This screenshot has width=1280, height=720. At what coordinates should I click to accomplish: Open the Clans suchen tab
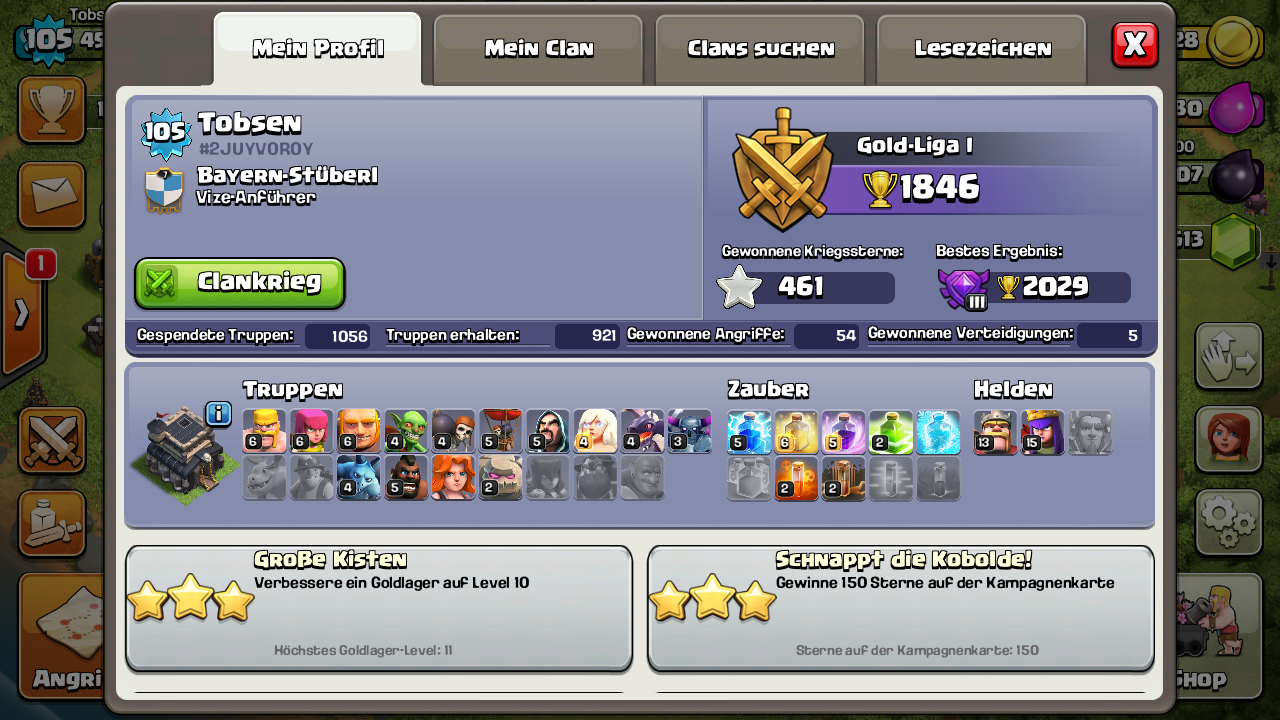pyautogui.click(x=760, y=48)
